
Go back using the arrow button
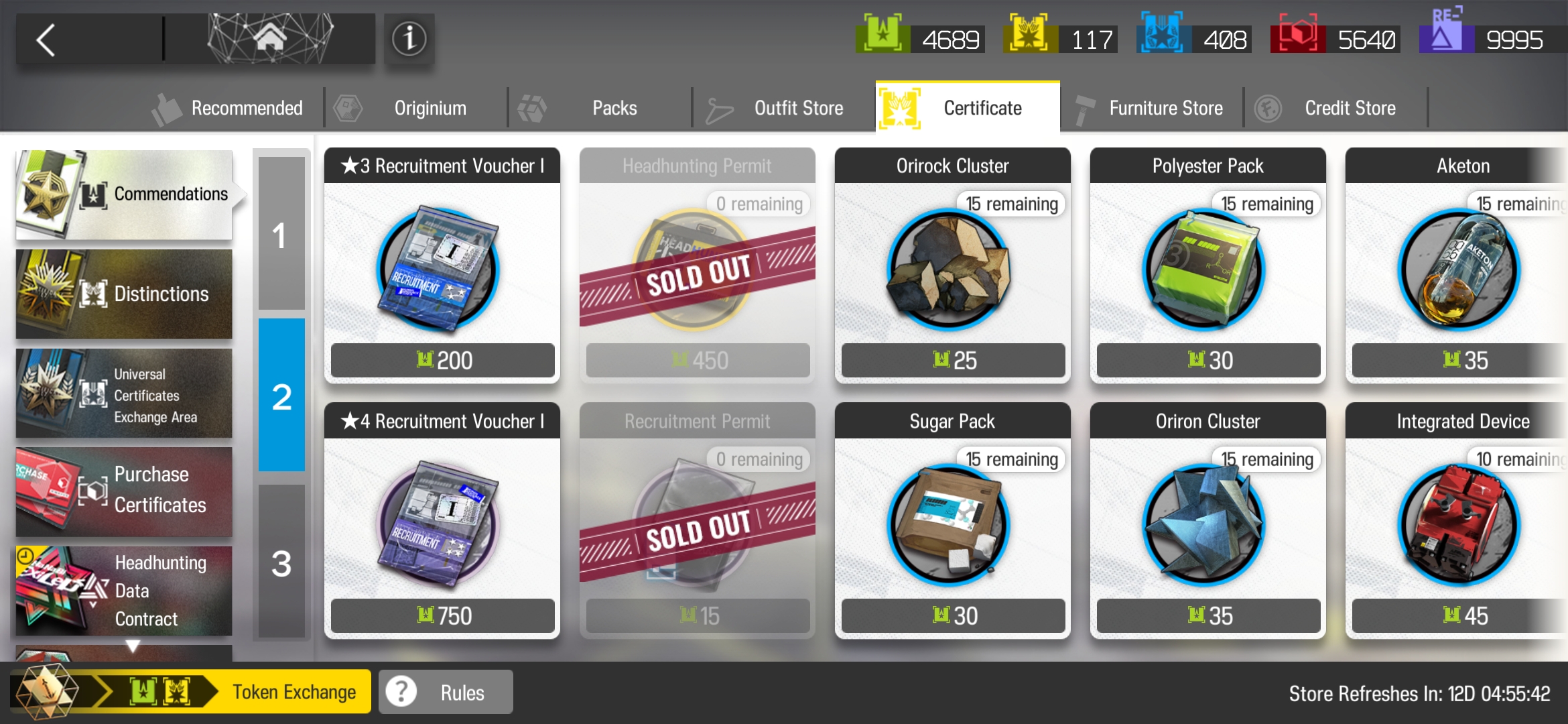(47, 40)
